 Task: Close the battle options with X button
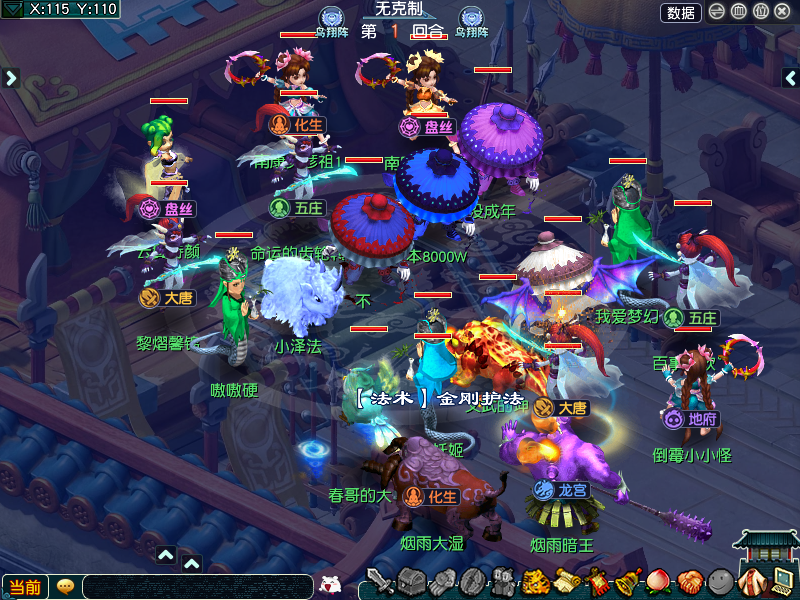(x=782, y=12)
